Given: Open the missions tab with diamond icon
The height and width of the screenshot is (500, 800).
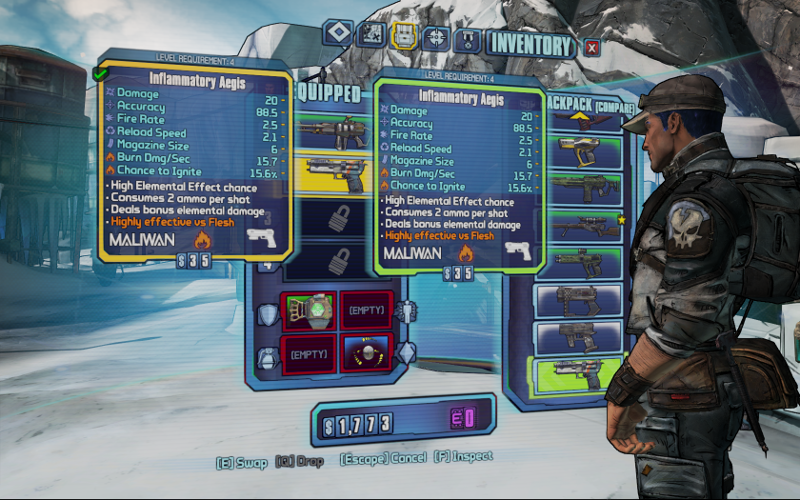Looking at the screenshot, I should (337, 36).
